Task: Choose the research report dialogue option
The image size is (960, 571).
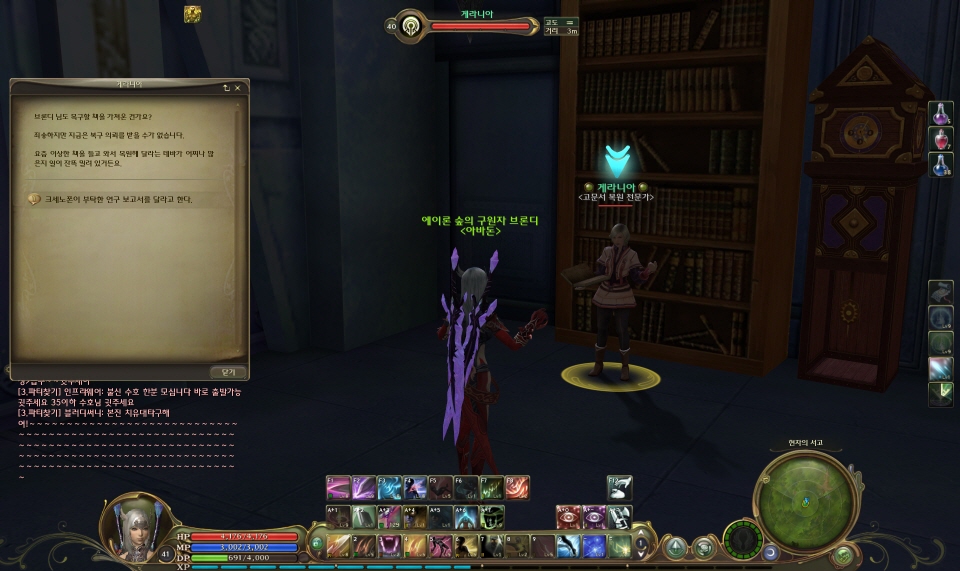Action: tap(110, 199)
